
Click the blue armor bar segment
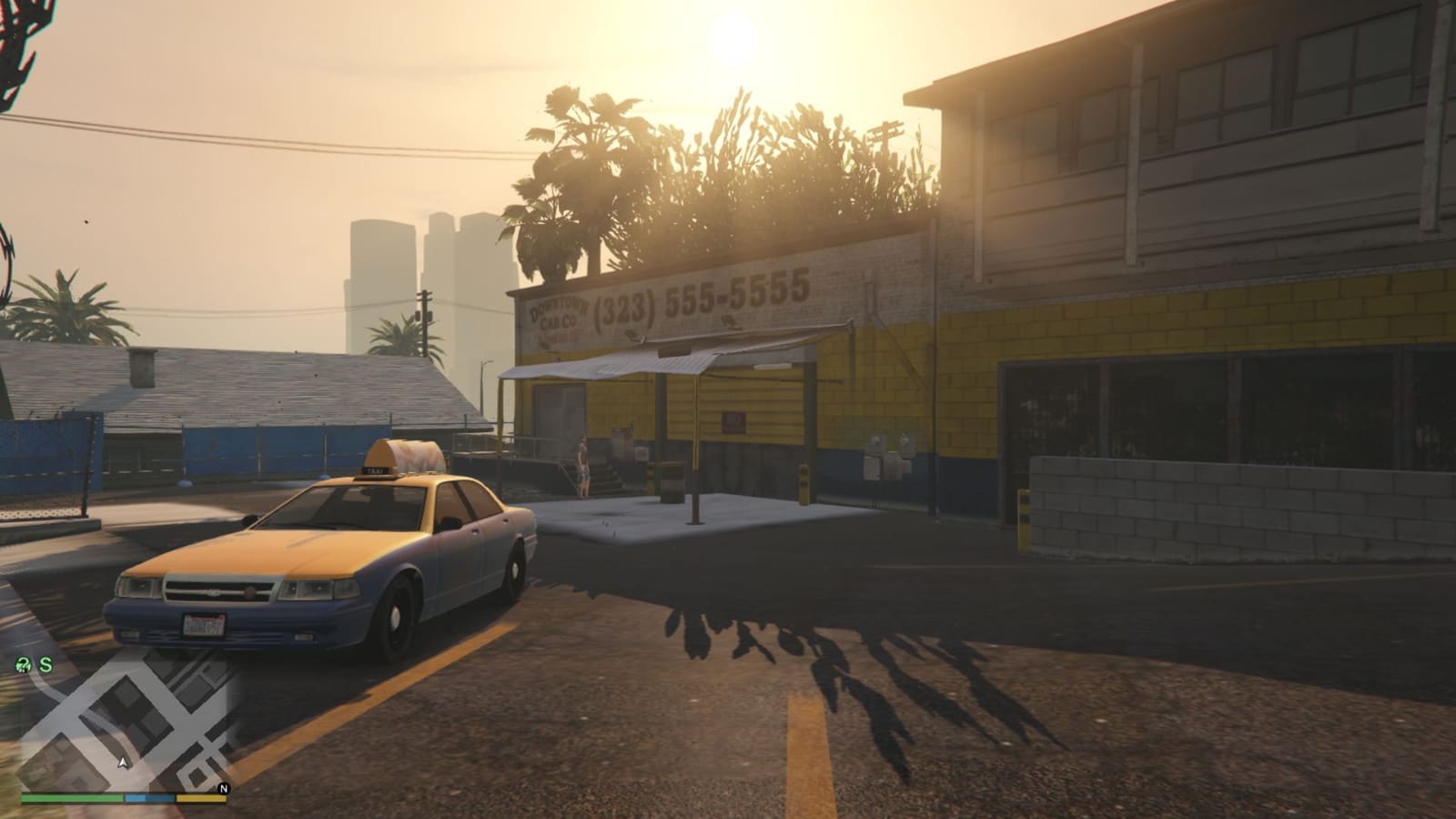pos(149,798)
